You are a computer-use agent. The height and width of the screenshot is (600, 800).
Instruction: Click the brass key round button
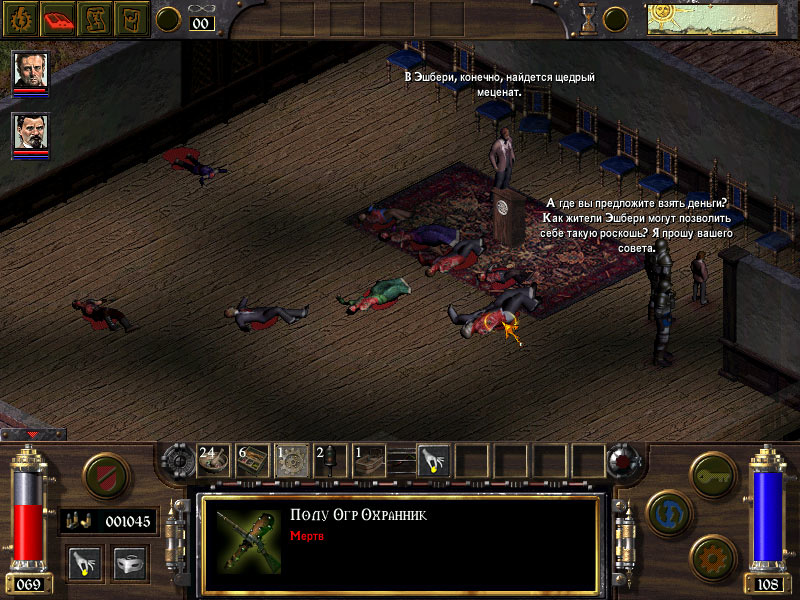pos(712,473)
